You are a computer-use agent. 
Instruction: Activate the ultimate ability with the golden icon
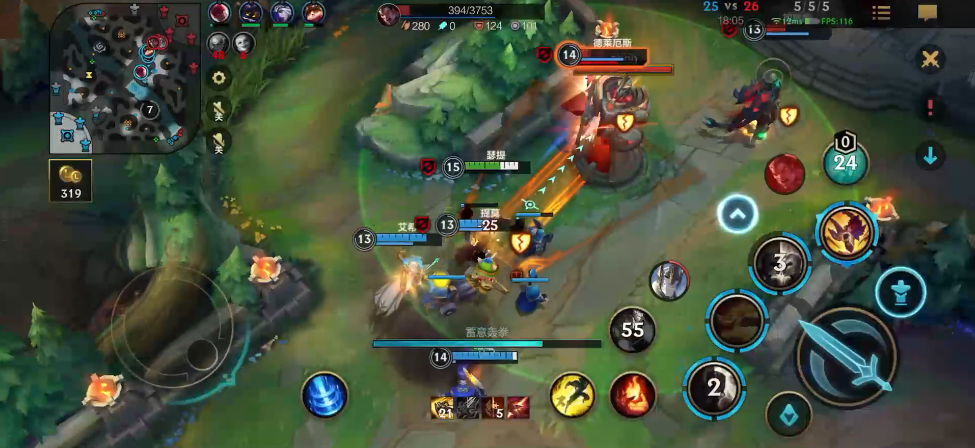(x=846, y=230)
